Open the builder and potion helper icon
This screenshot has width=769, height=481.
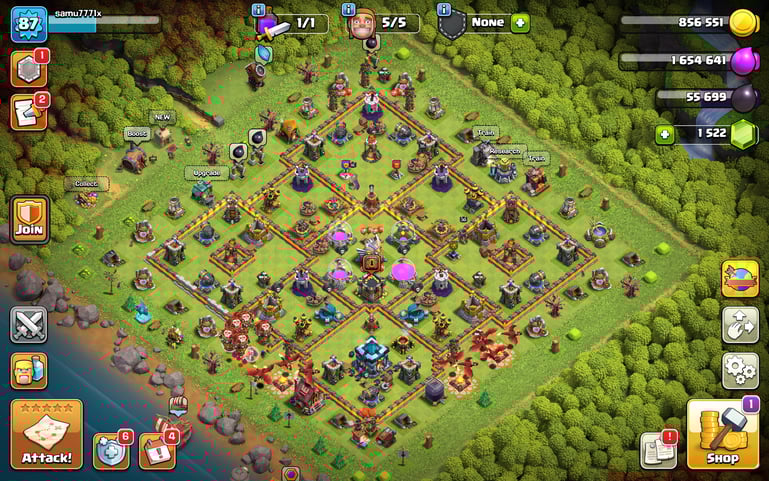29,371
